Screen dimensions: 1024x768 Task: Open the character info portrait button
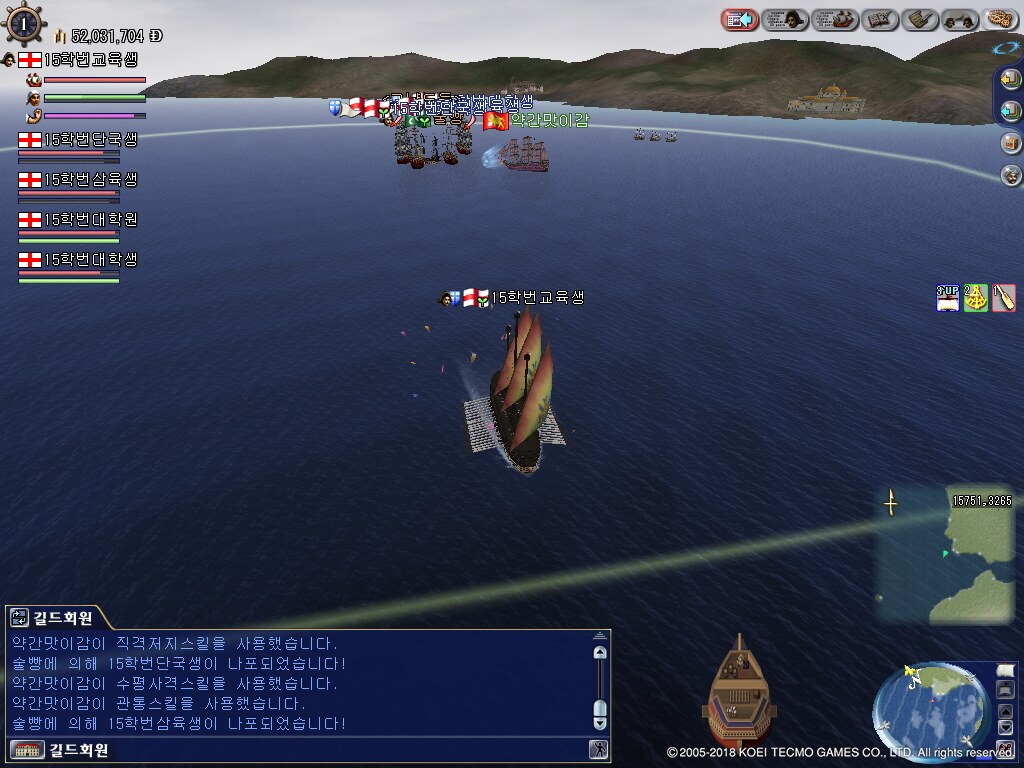785,19
